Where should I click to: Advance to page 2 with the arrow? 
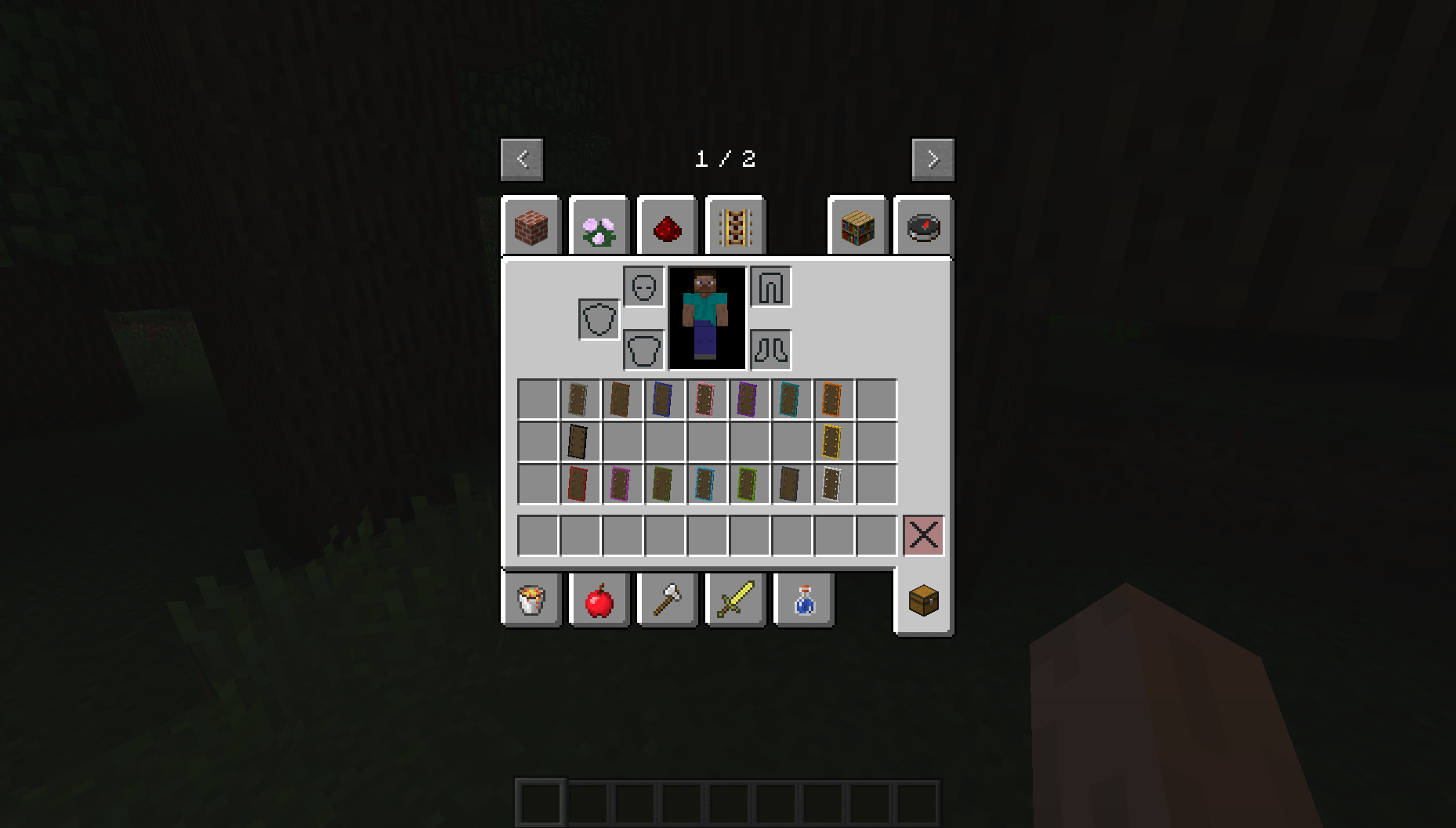click(x=933, y=159)
